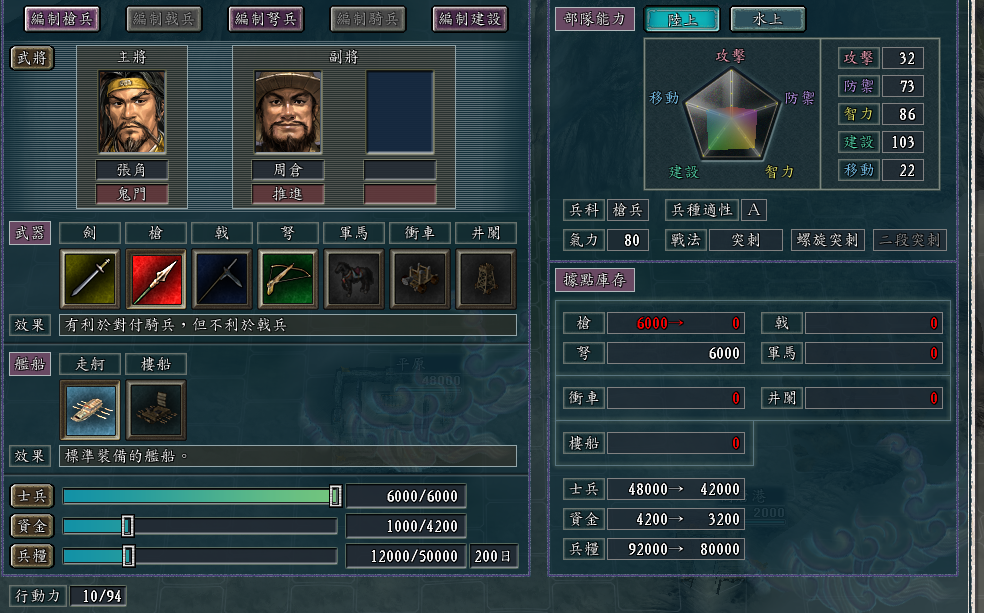Select the red spear weapon icon
Image resolution: width=984 pixels, height=613 pixels.
point(156,279)
